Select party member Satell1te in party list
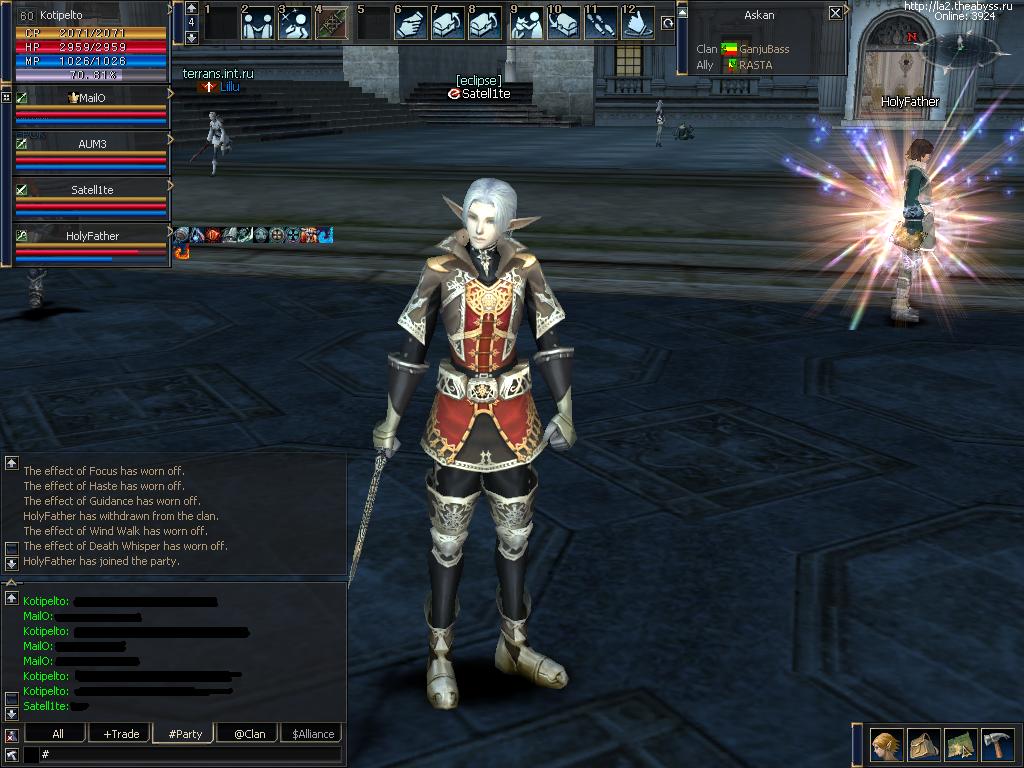 (x=91, y=190)
